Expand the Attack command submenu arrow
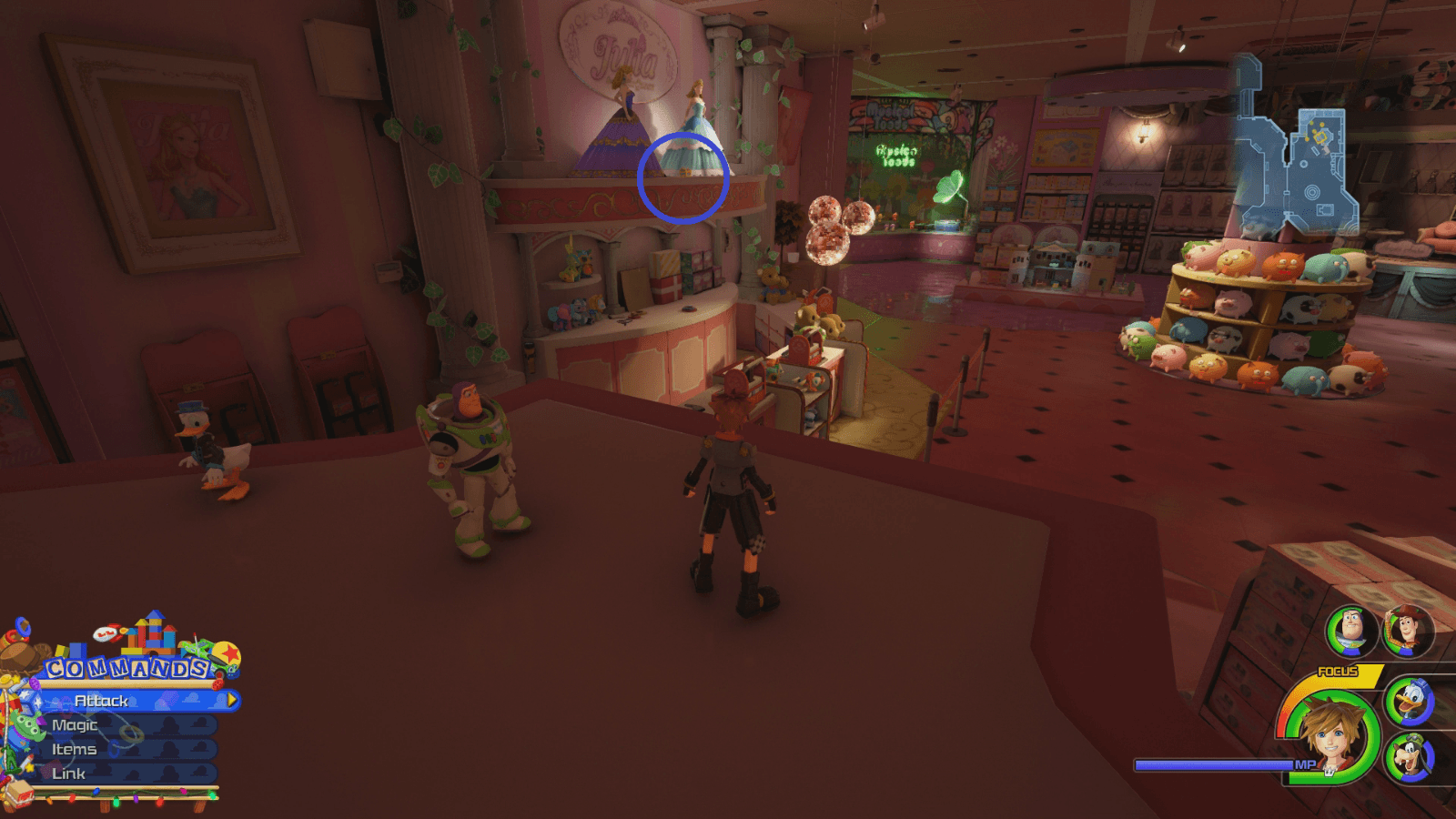 [x=231, y=700]
